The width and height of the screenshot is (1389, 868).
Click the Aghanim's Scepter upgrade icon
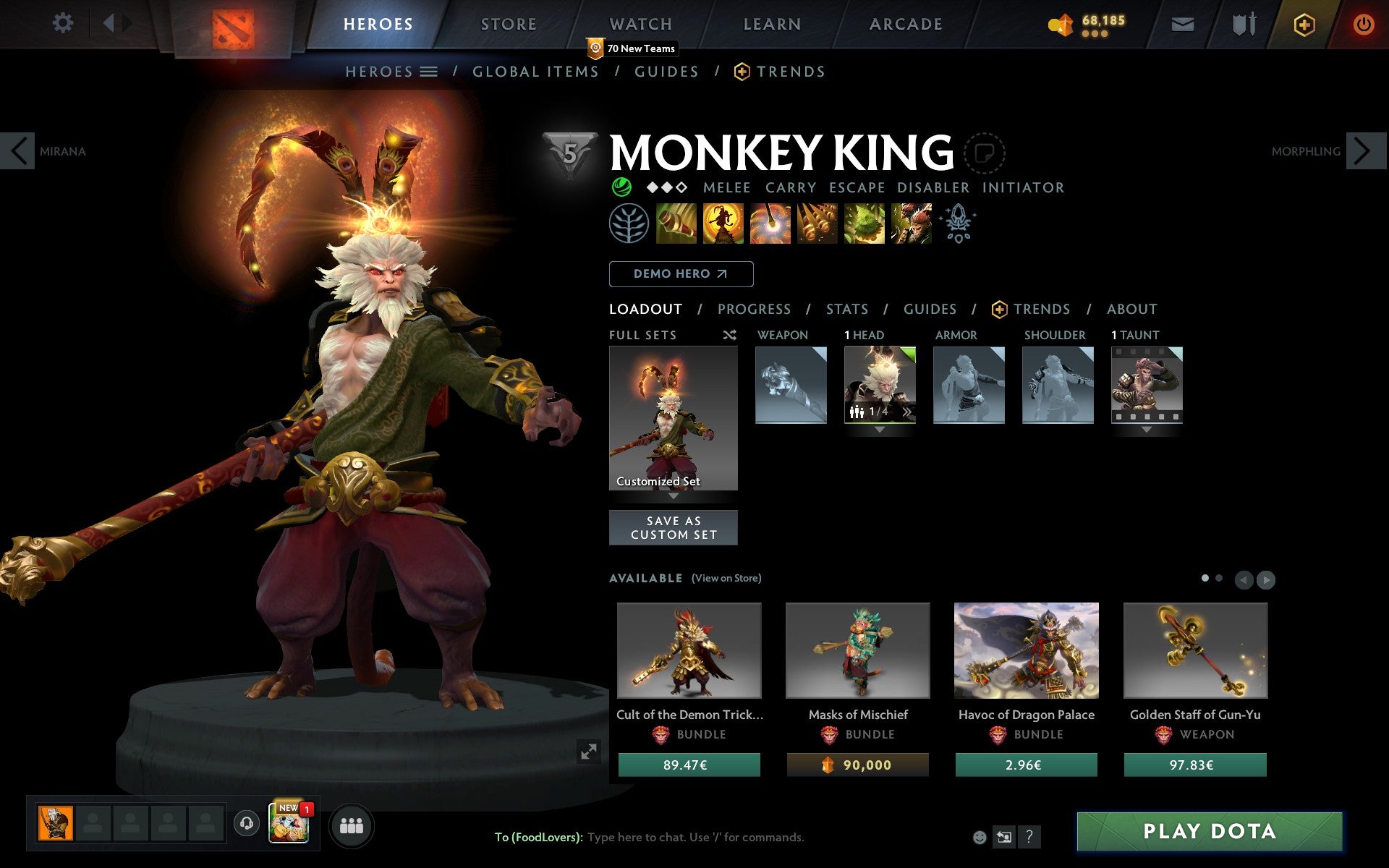click(957, 224)
